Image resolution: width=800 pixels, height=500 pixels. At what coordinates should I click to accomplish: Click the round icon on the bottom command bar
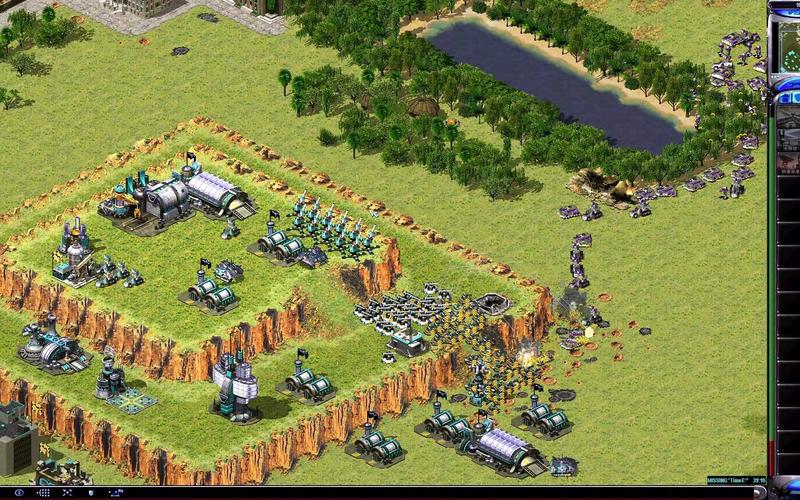[x=19, y=493]
